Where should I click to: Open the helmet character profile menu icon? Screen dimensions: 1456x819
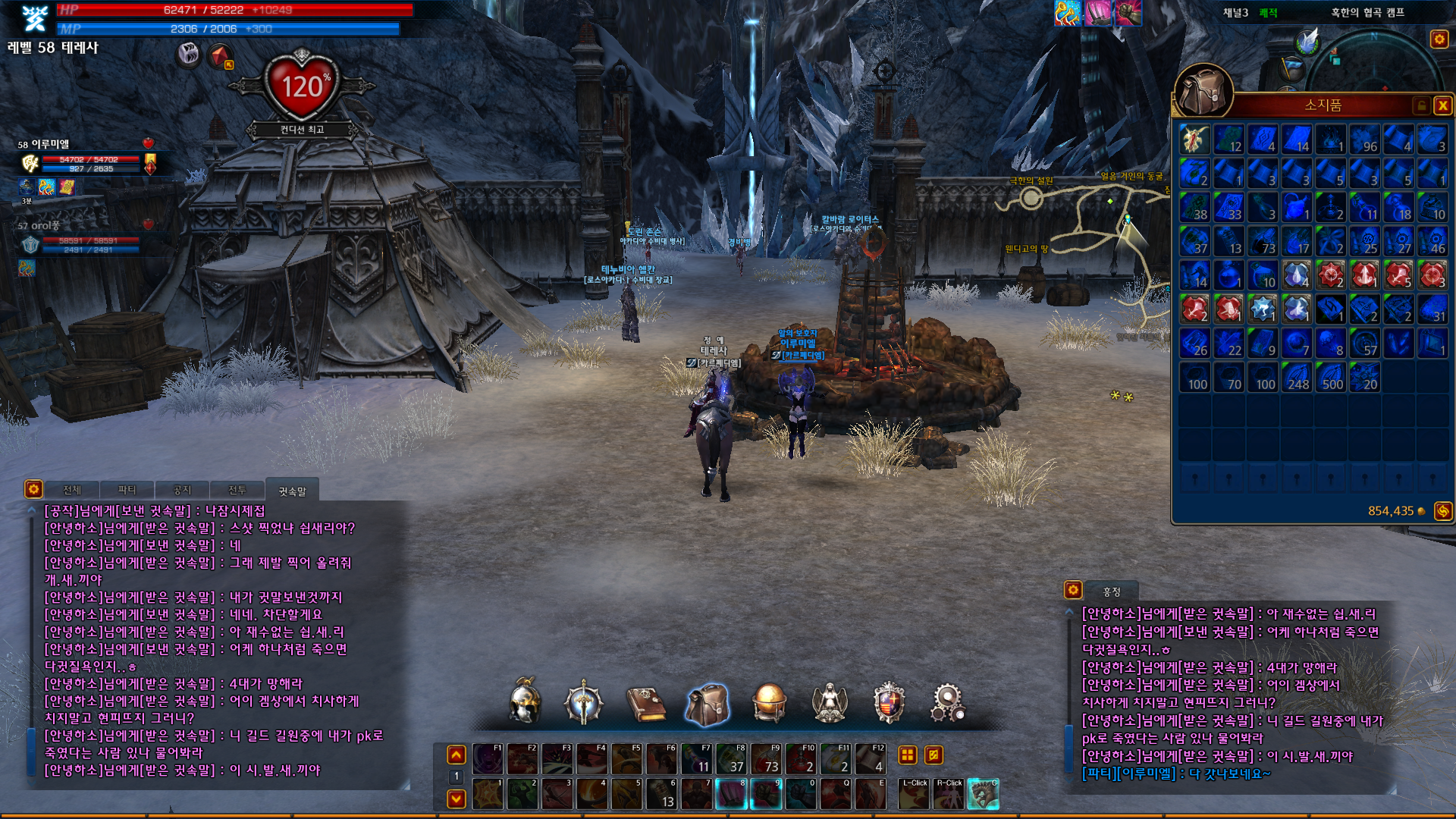point(525,701)
